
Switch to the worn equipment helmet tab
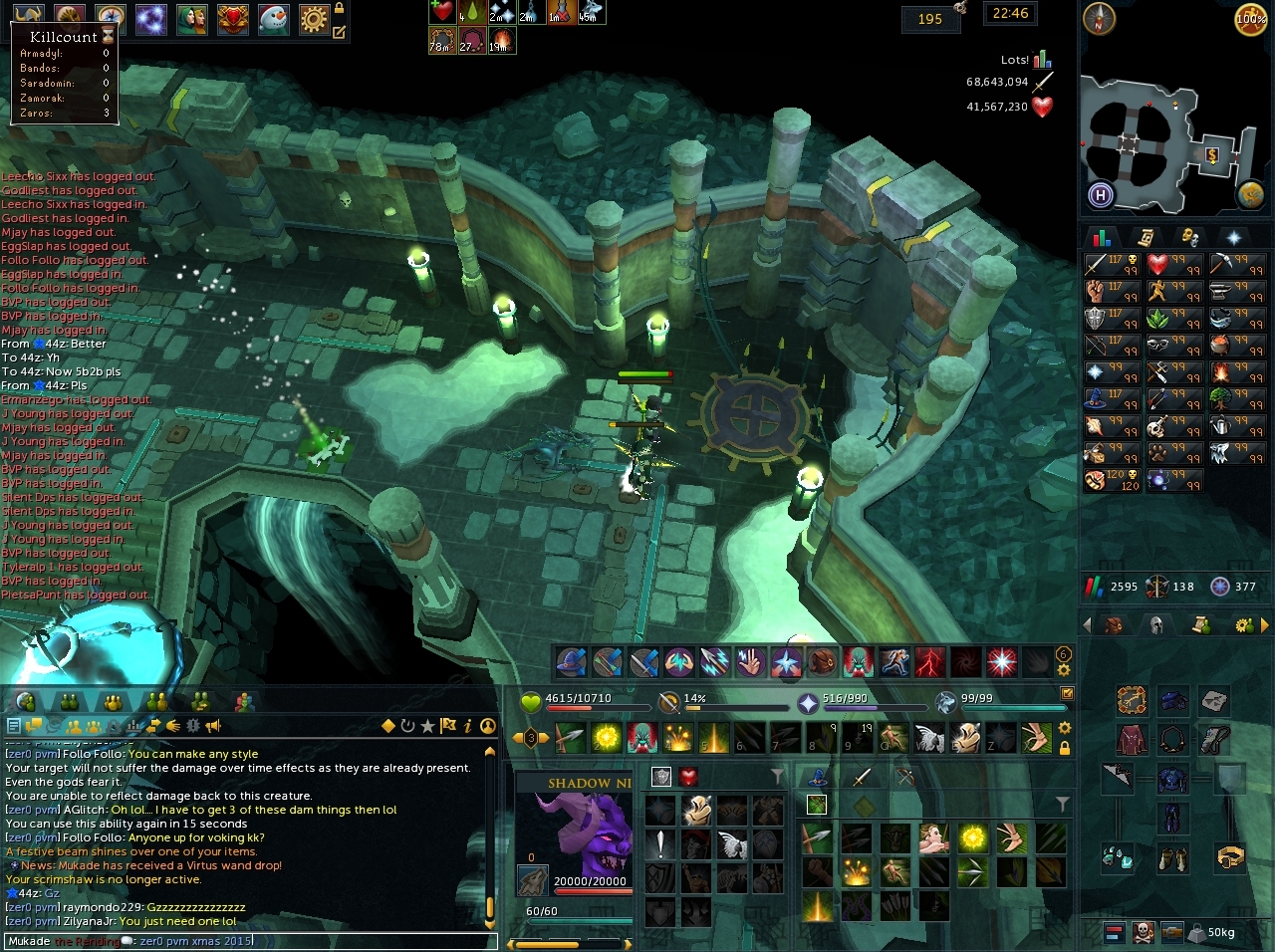point(1156,625)
